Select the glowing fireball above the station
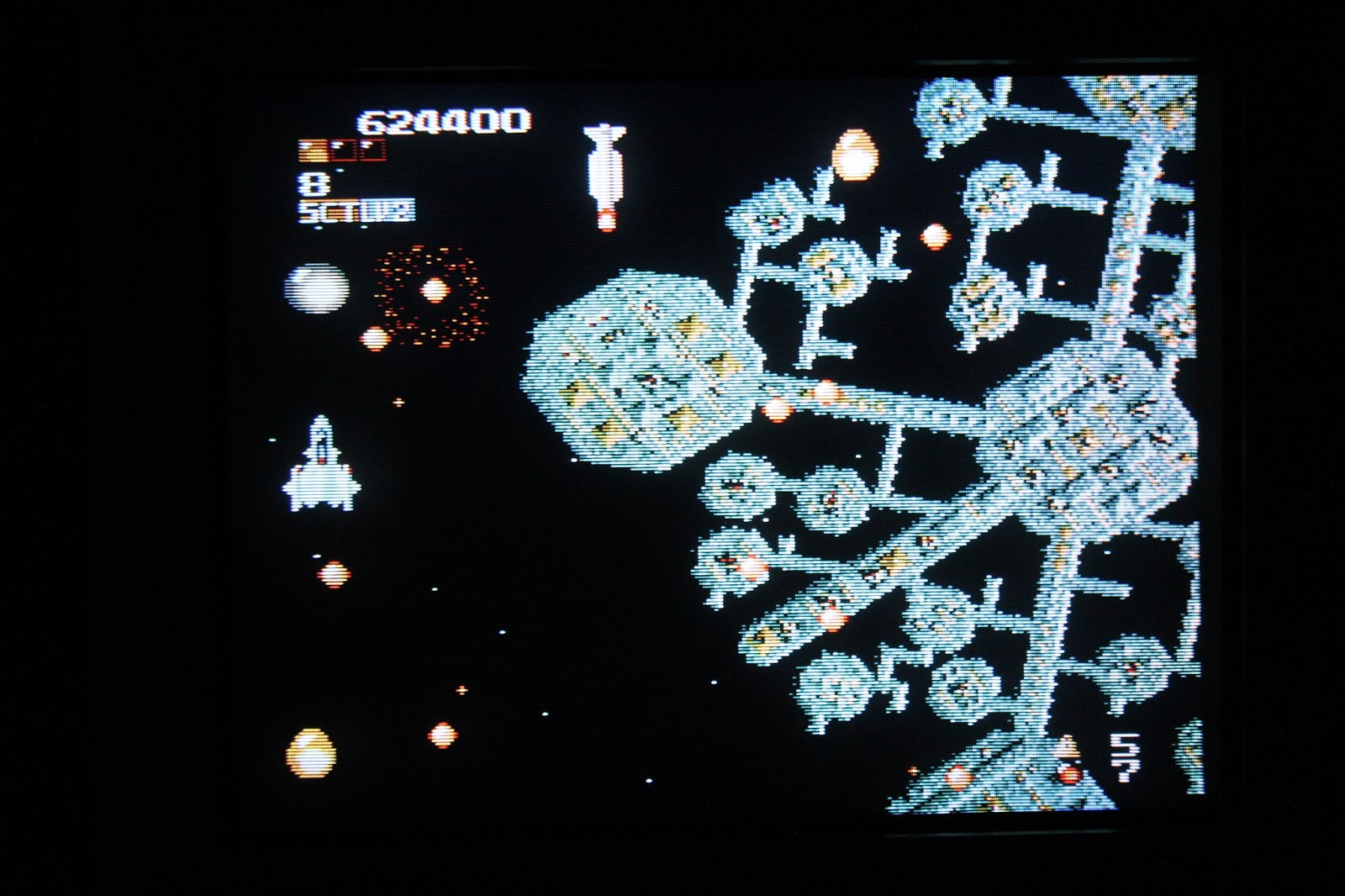Viewport: 1345px width, 896px height. 855,154
